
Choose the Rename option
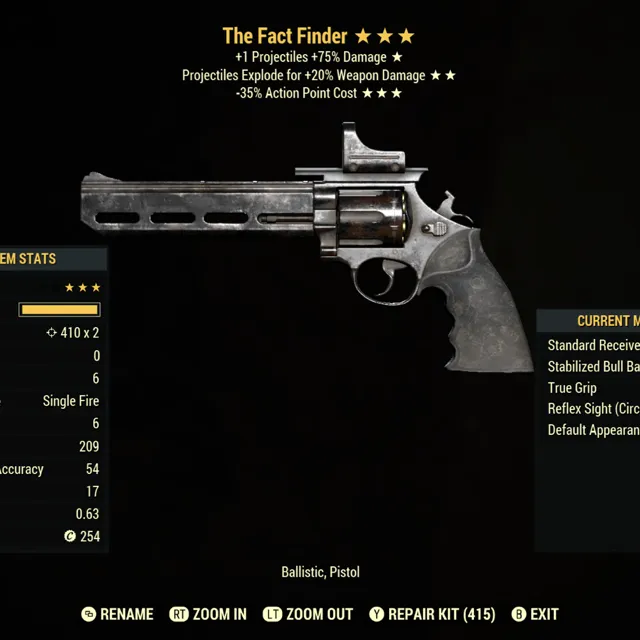[x=118, y=614]
